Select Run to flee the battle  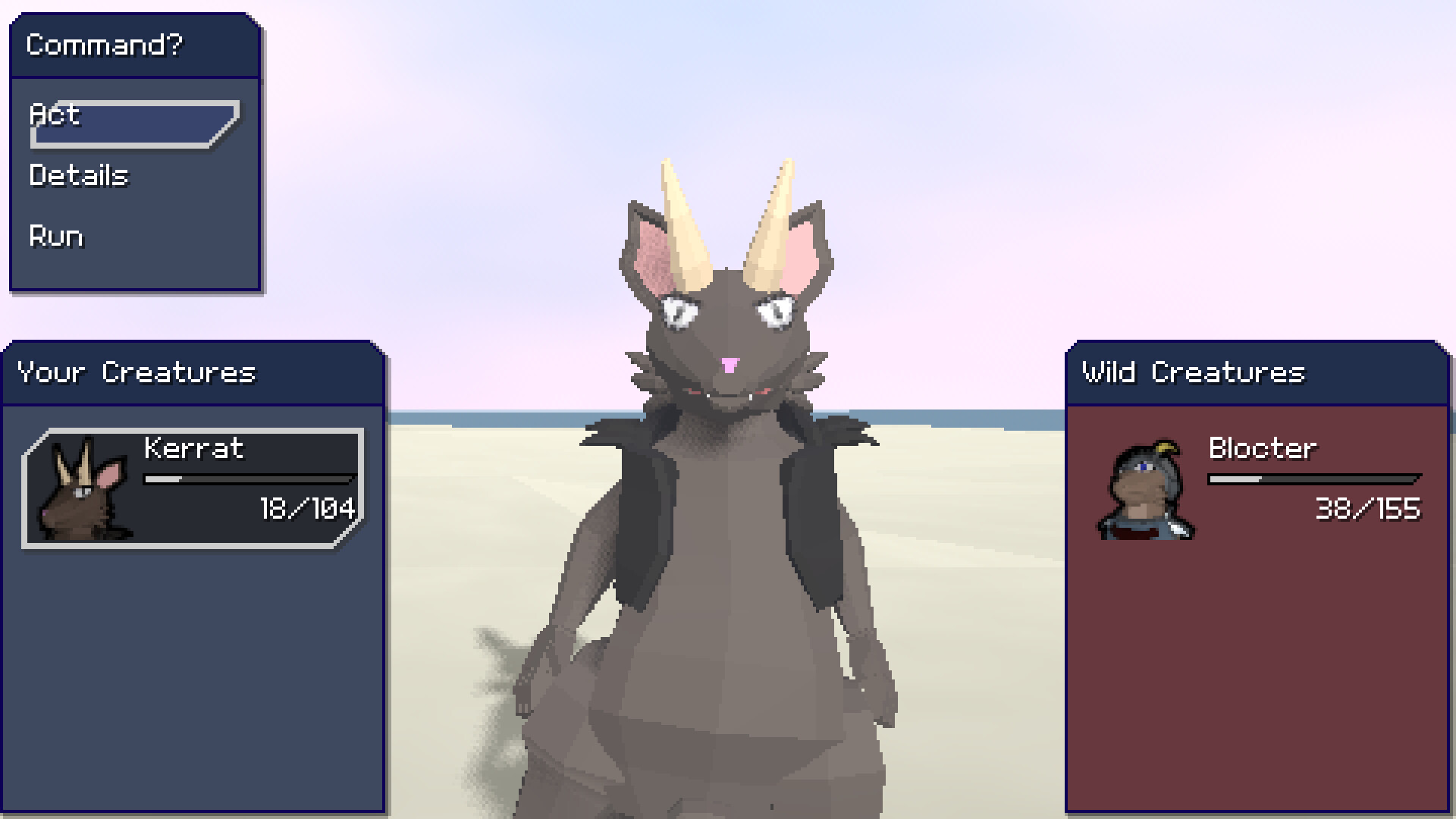pos(55,237)
